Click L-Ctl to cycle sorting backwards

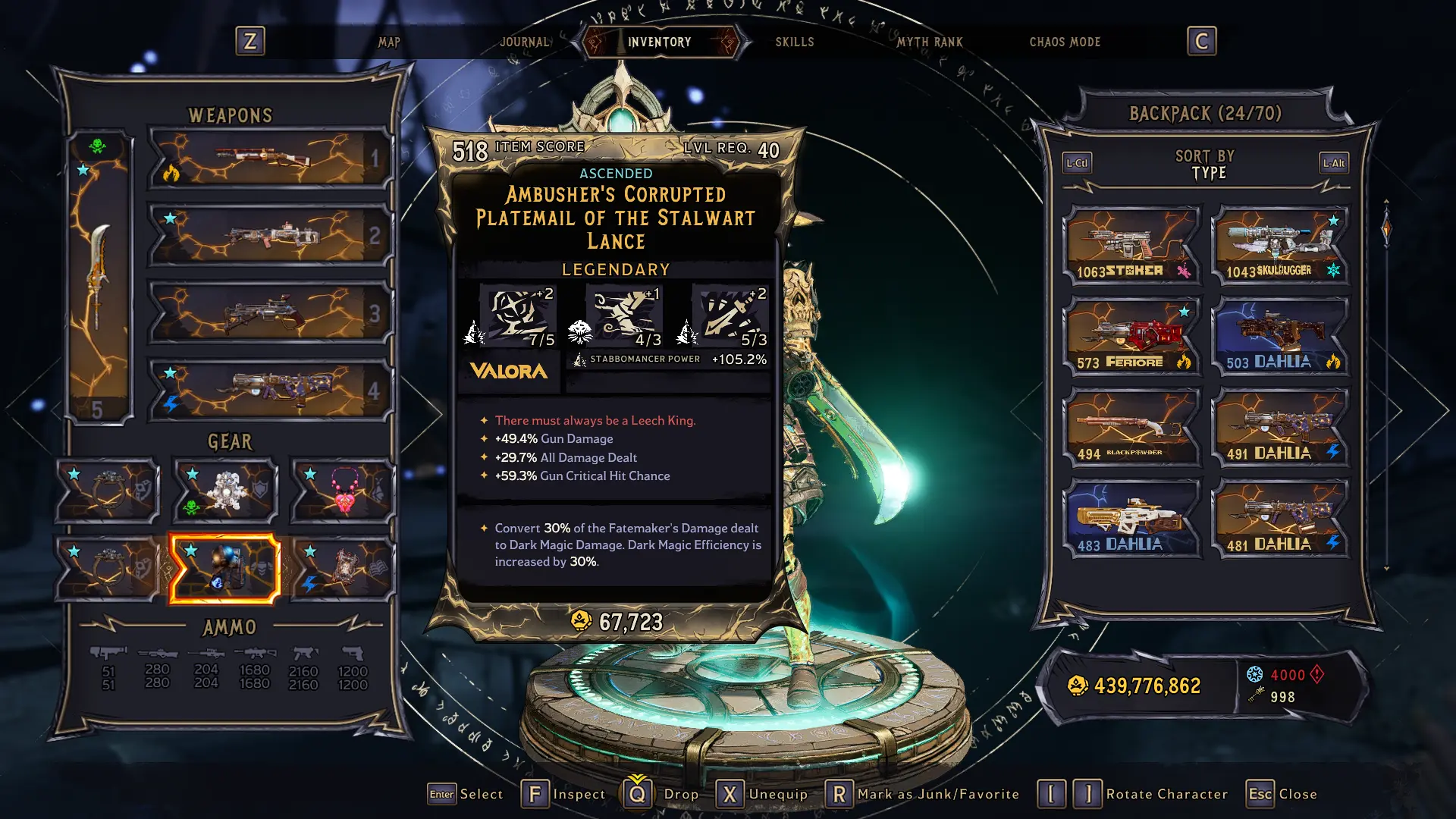[1076, 162]
